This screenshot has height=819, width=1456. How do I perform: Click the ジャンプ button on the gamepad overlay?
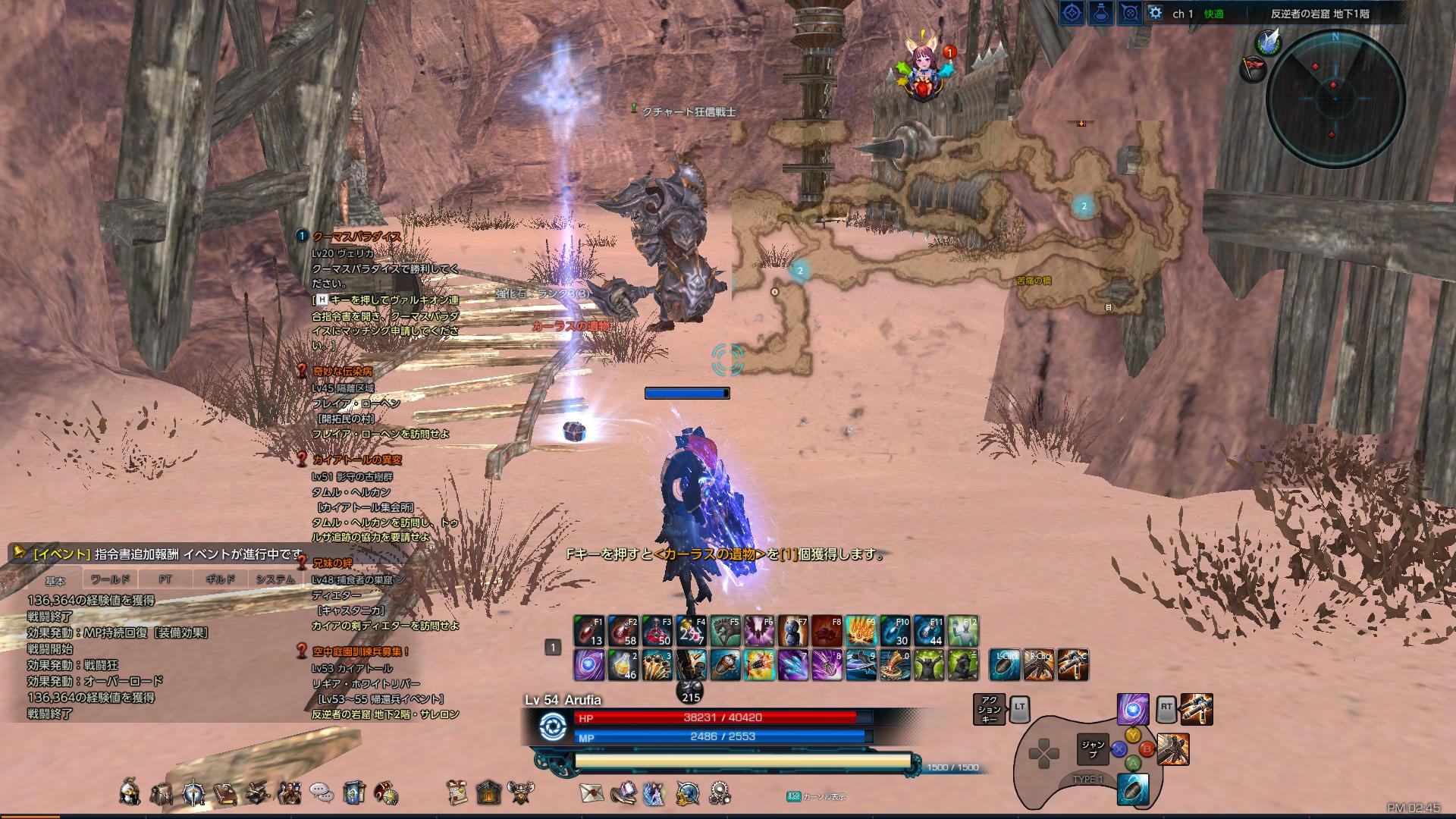1092,751
